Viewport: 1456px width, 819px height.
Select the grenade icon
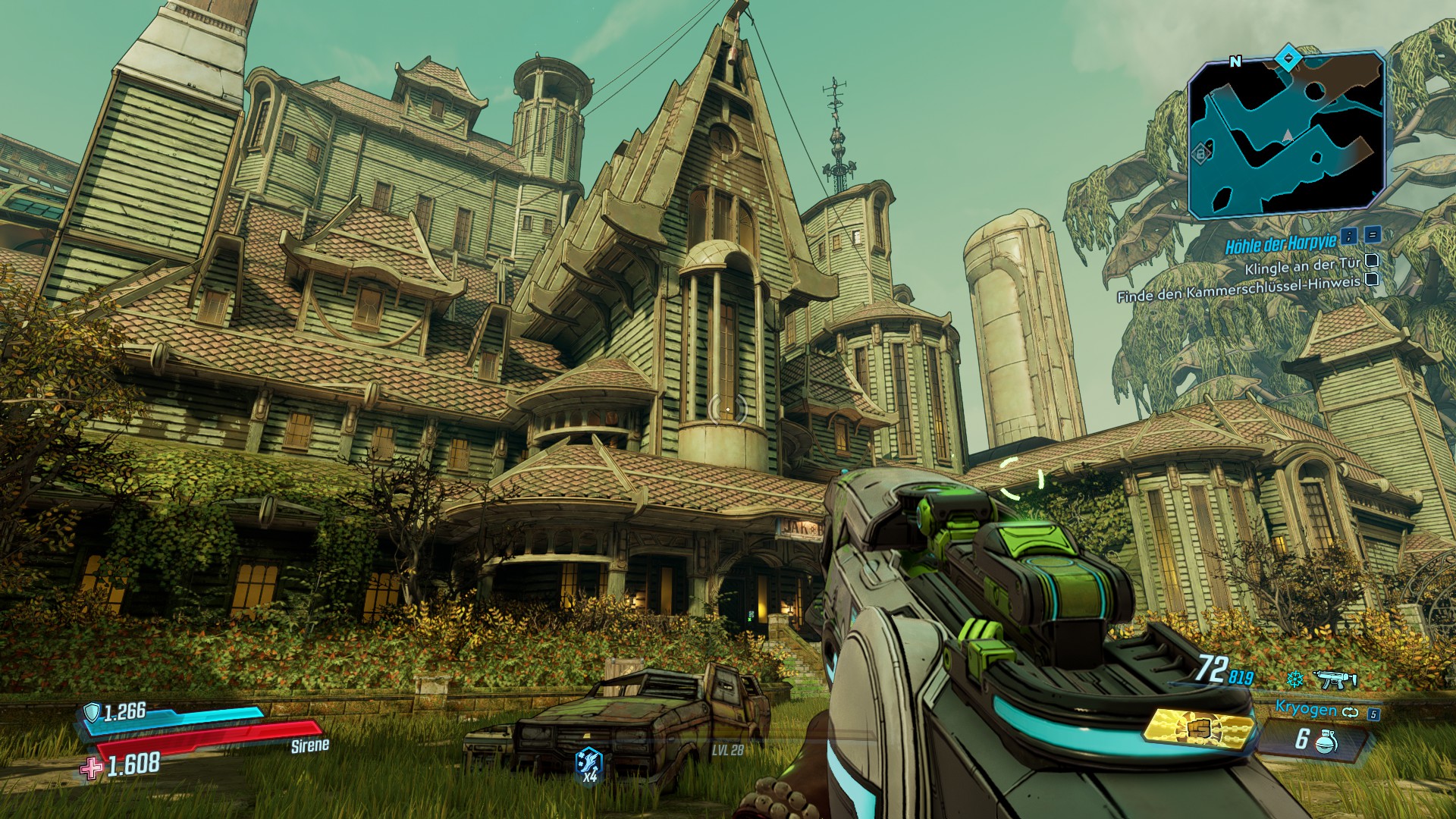(x=1327, y=741)
